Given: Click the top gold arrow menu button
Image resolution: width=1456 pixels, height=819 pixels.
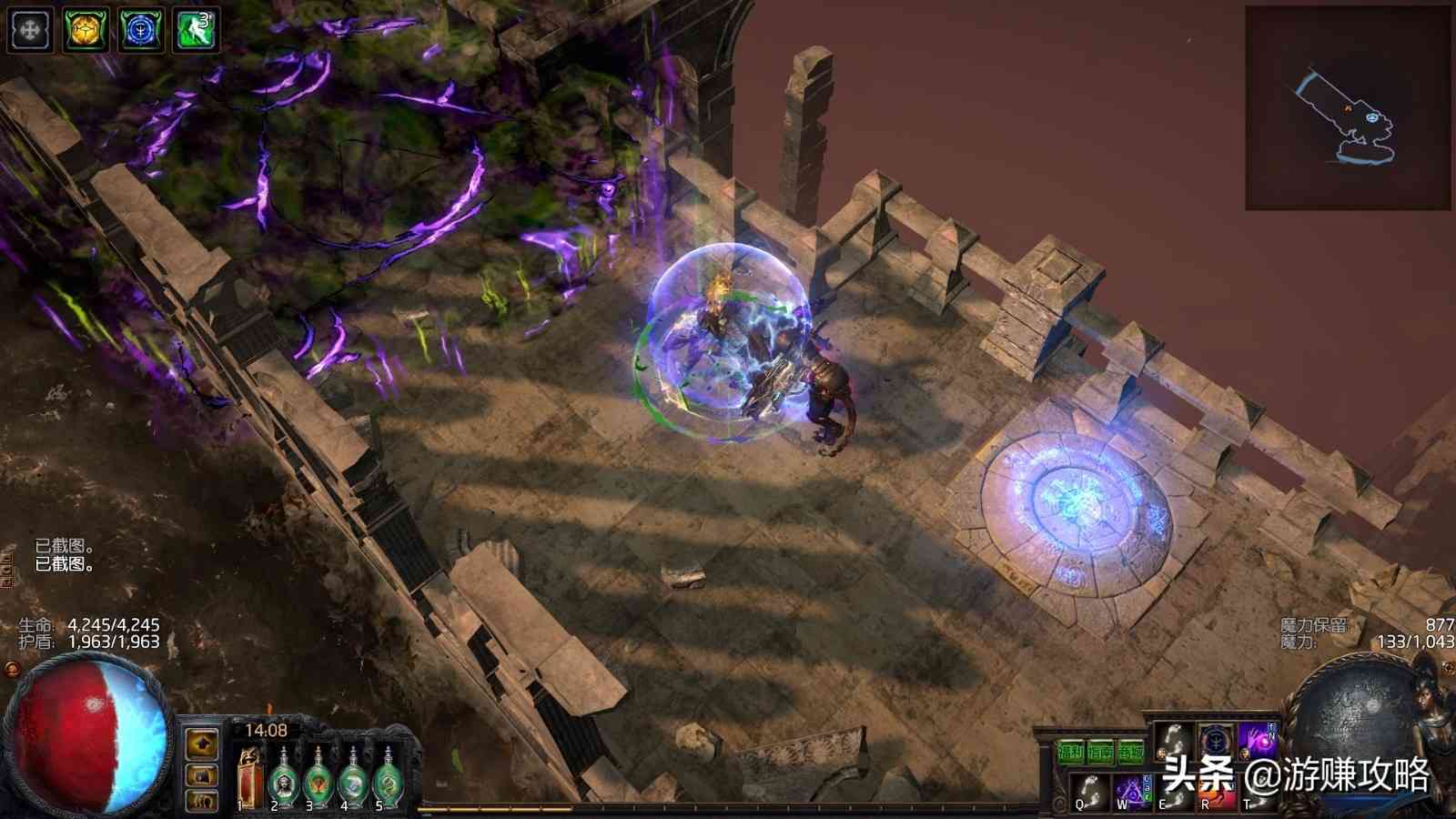Looking at the screenshot, I should (x=202, y=743).
